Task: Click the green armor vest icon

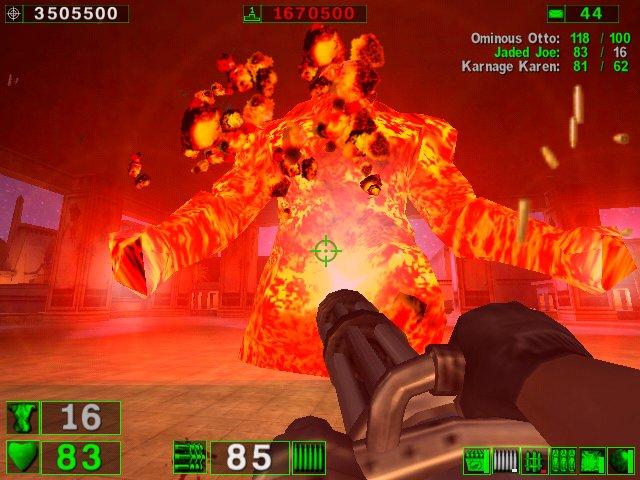Action: 22,417
